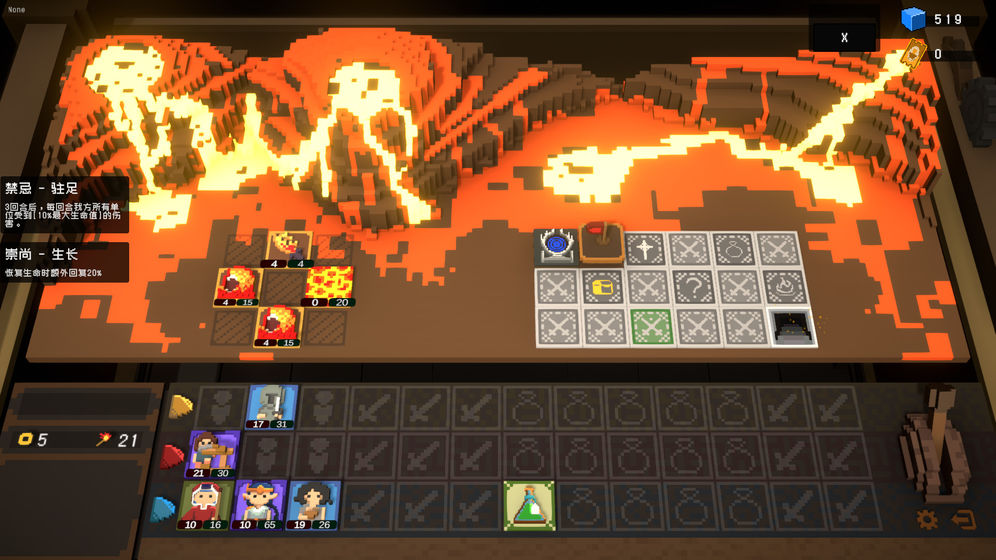Open settings with the gear icon
The width and height of the screenshot is (996, 560).
click(927, 519)
